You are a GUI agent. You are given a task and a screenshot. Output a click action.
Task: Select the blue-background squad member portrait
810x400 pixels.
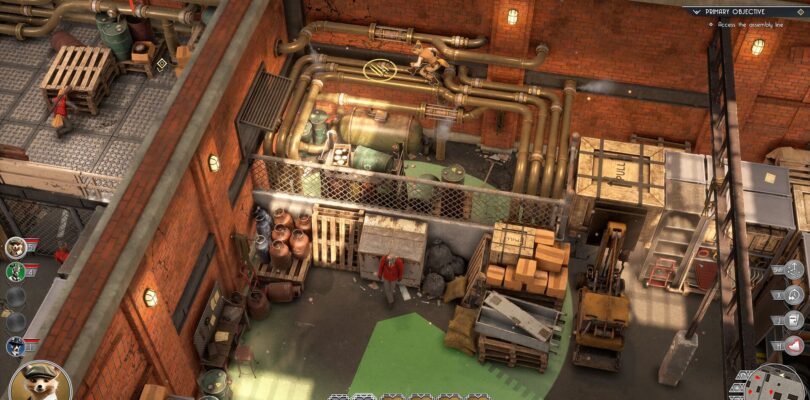click(x=15, y=346)
